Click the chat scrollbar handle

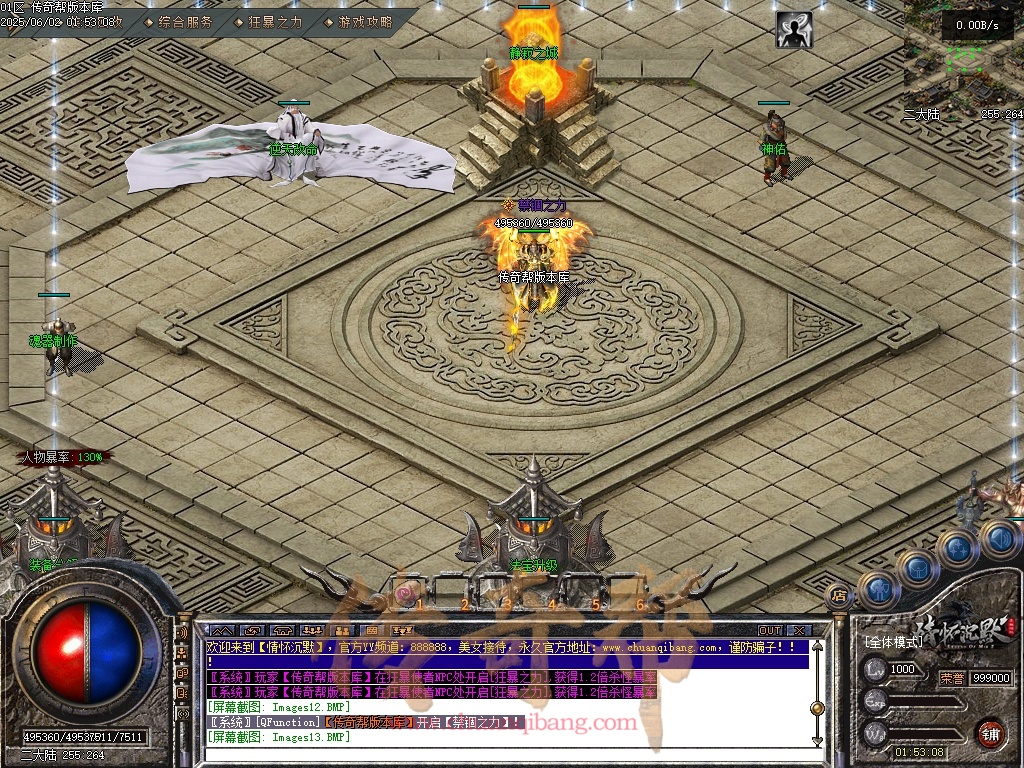click(x=817, y=708)
